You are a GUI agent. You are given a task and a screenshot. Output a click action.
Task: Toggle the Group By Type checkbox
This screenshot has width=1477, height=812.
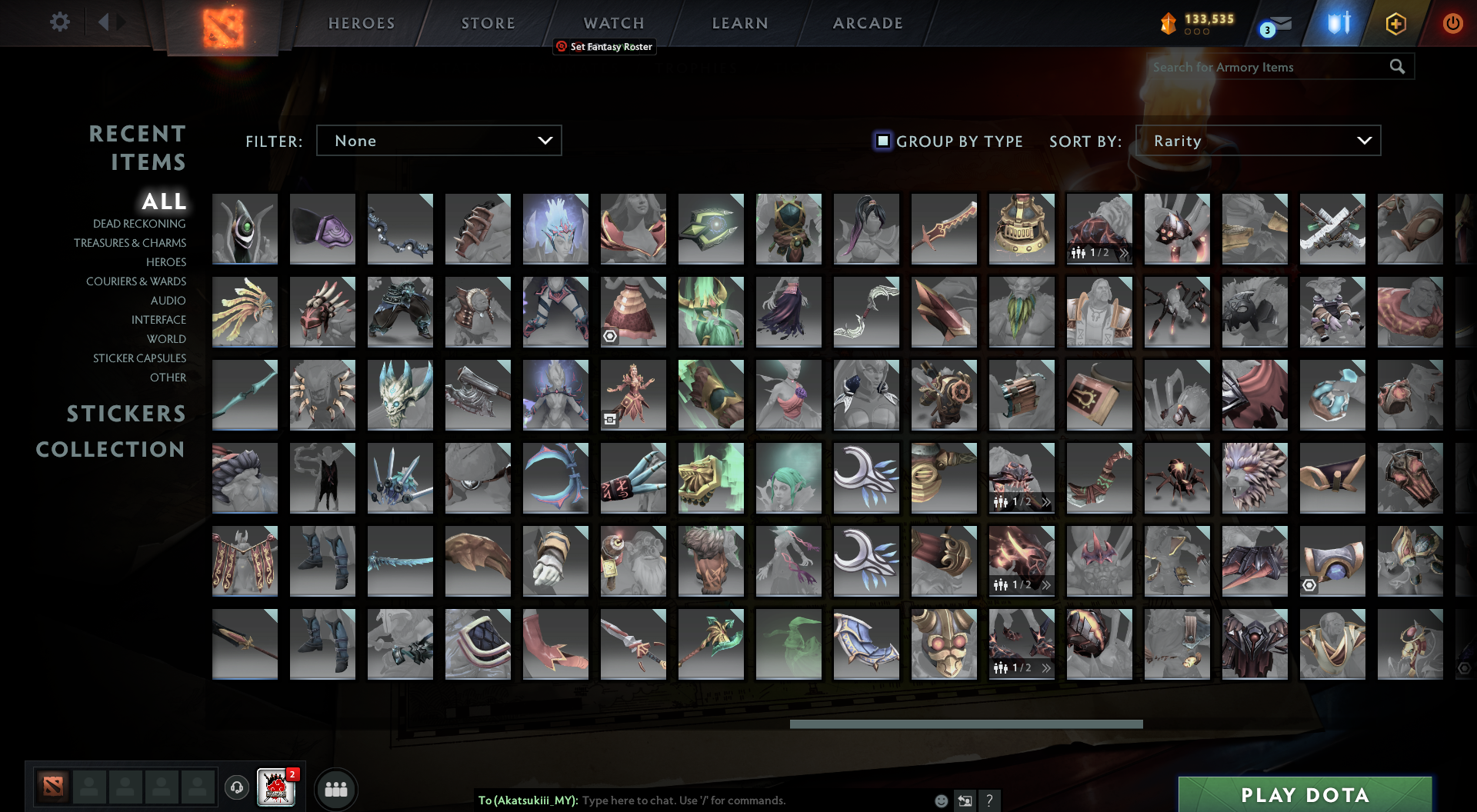882,141
